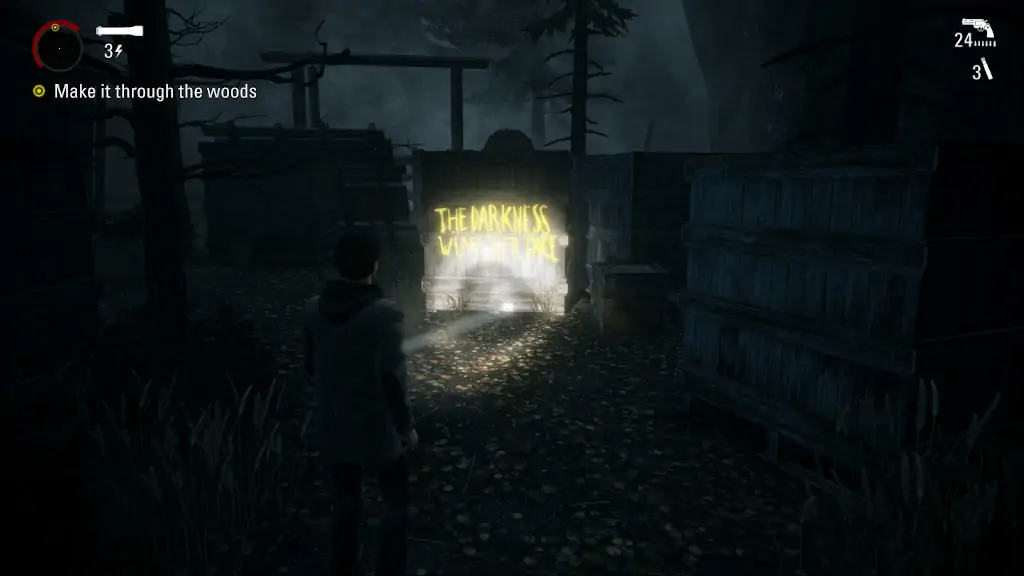Image resolution: width=1024 pixels, height=576 pixels.
Task: Select the "Make it through the woods" objective
Action: tap(155, 91)
